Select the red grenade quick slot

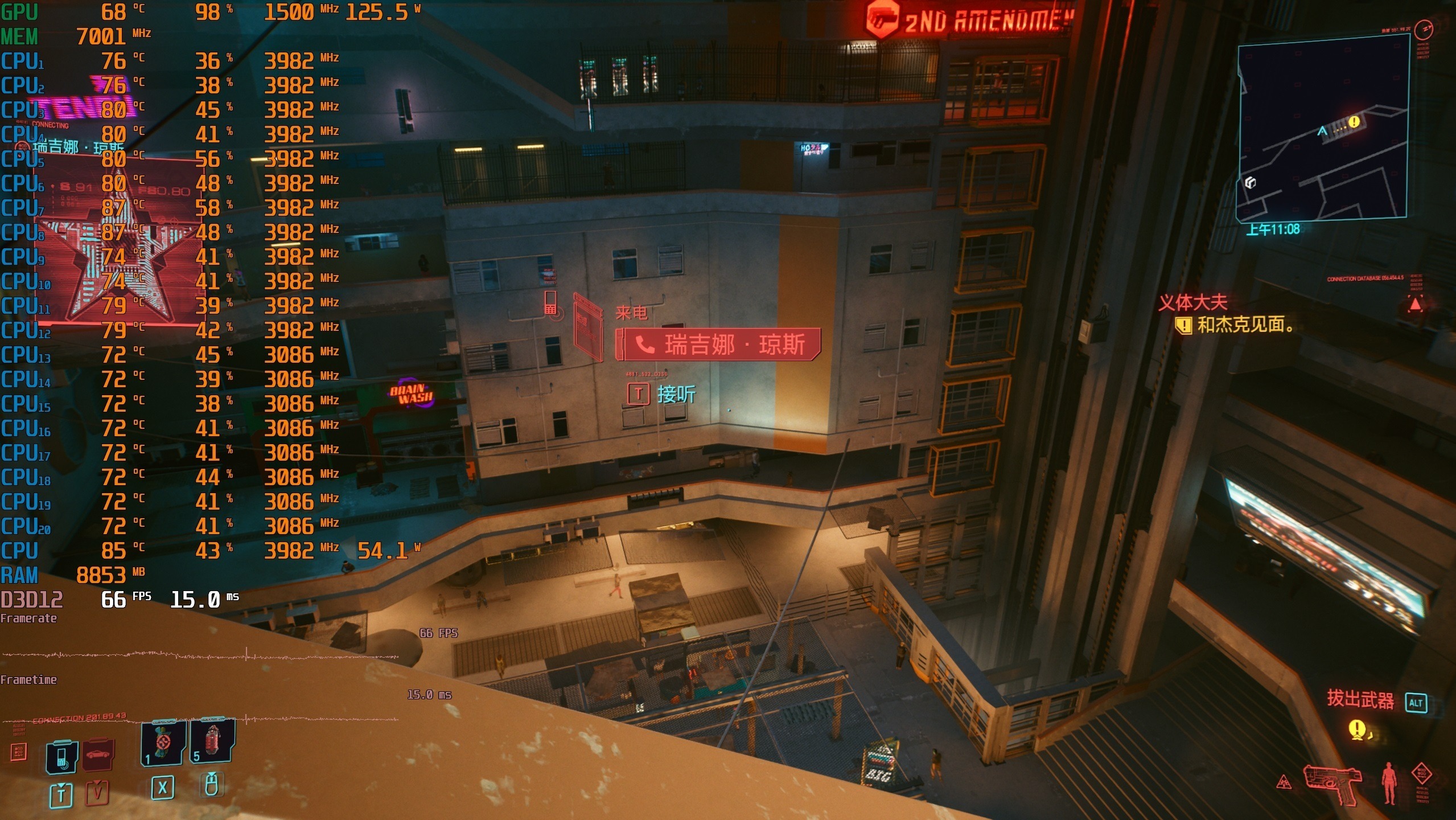coord(212,740)
